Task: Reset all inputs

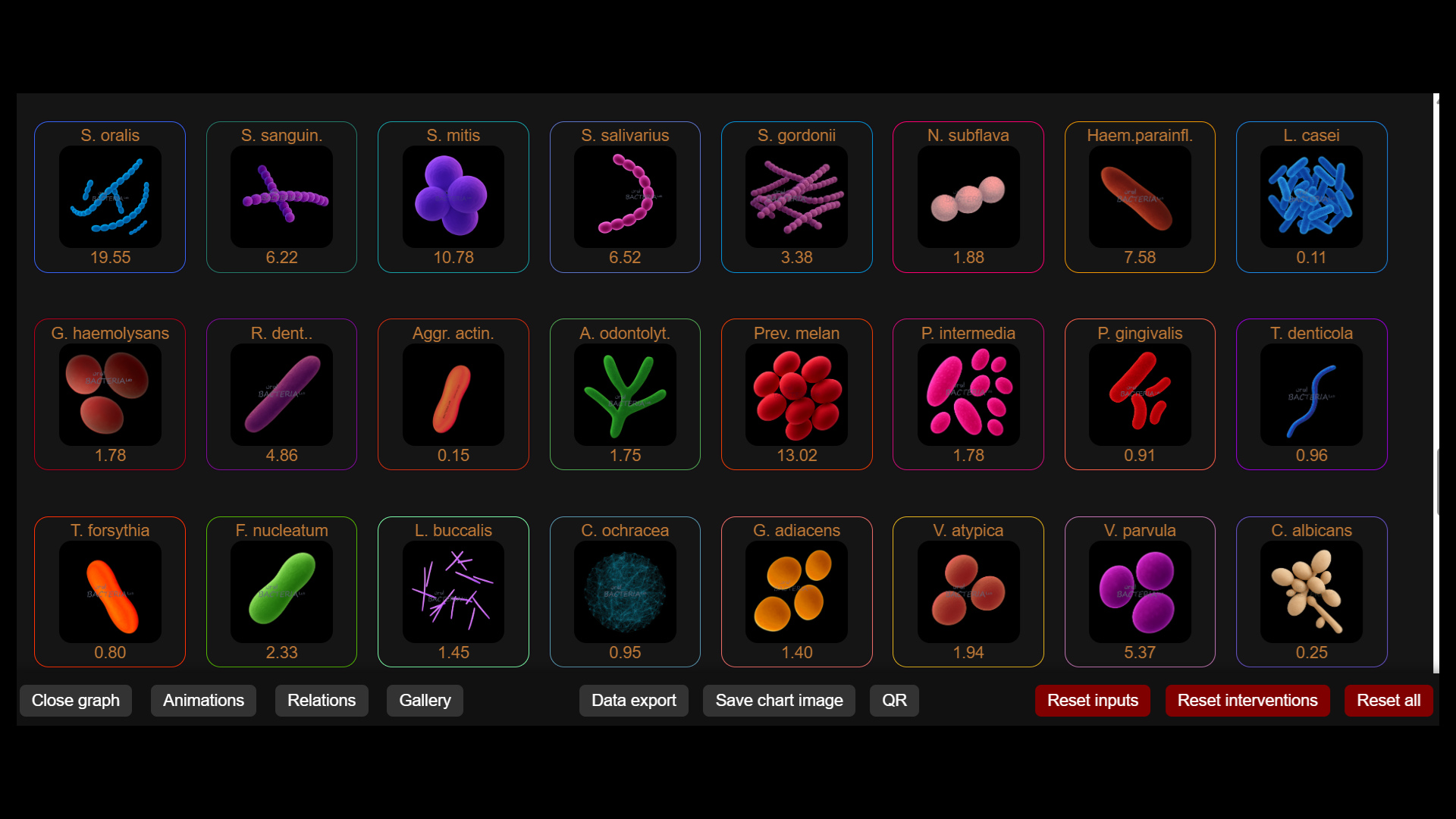Action: (x=1092, y=700)
